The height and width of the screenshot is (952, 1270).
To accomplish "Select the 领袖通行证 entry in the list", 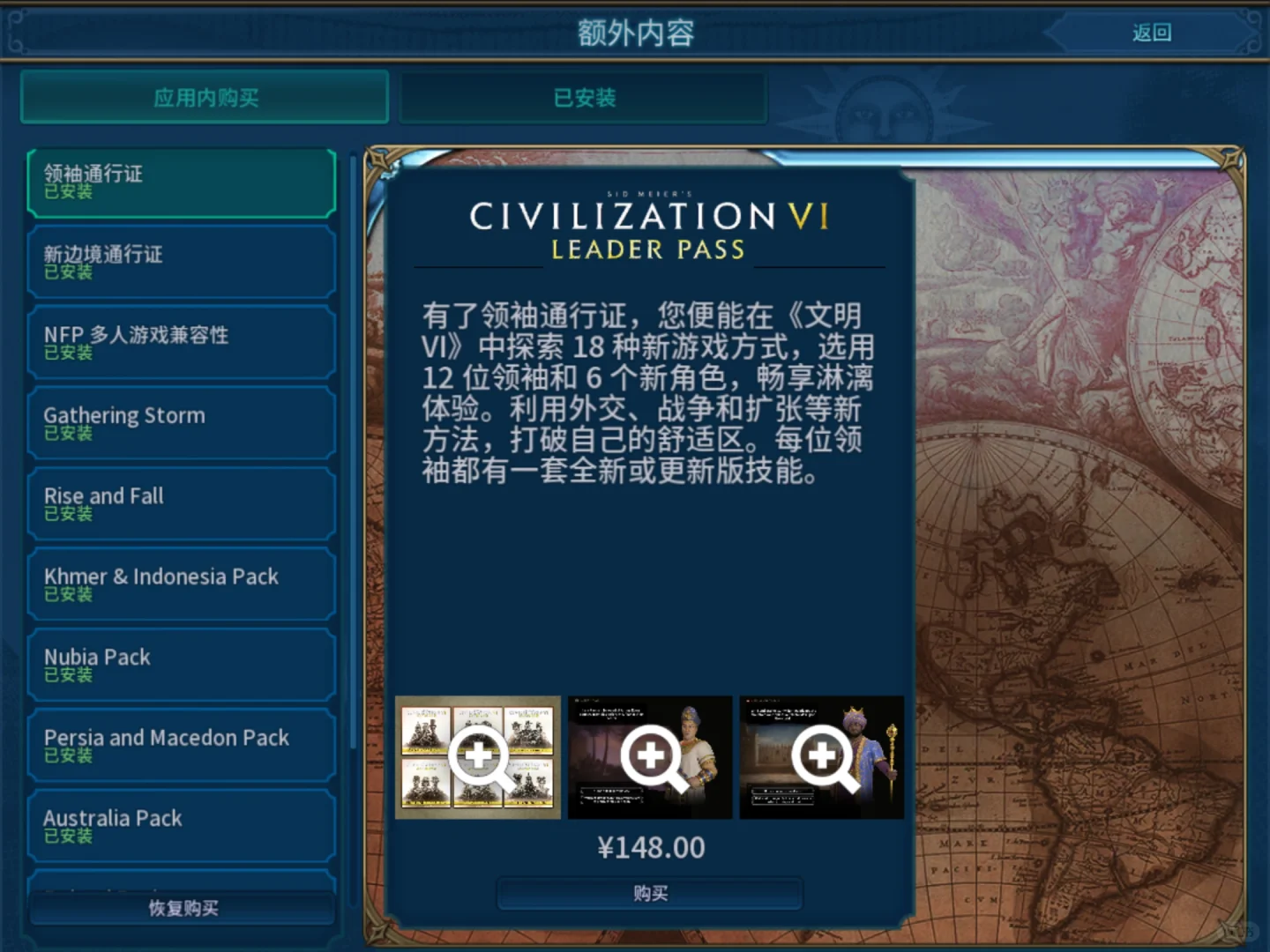I will click(x=181, y=182).
